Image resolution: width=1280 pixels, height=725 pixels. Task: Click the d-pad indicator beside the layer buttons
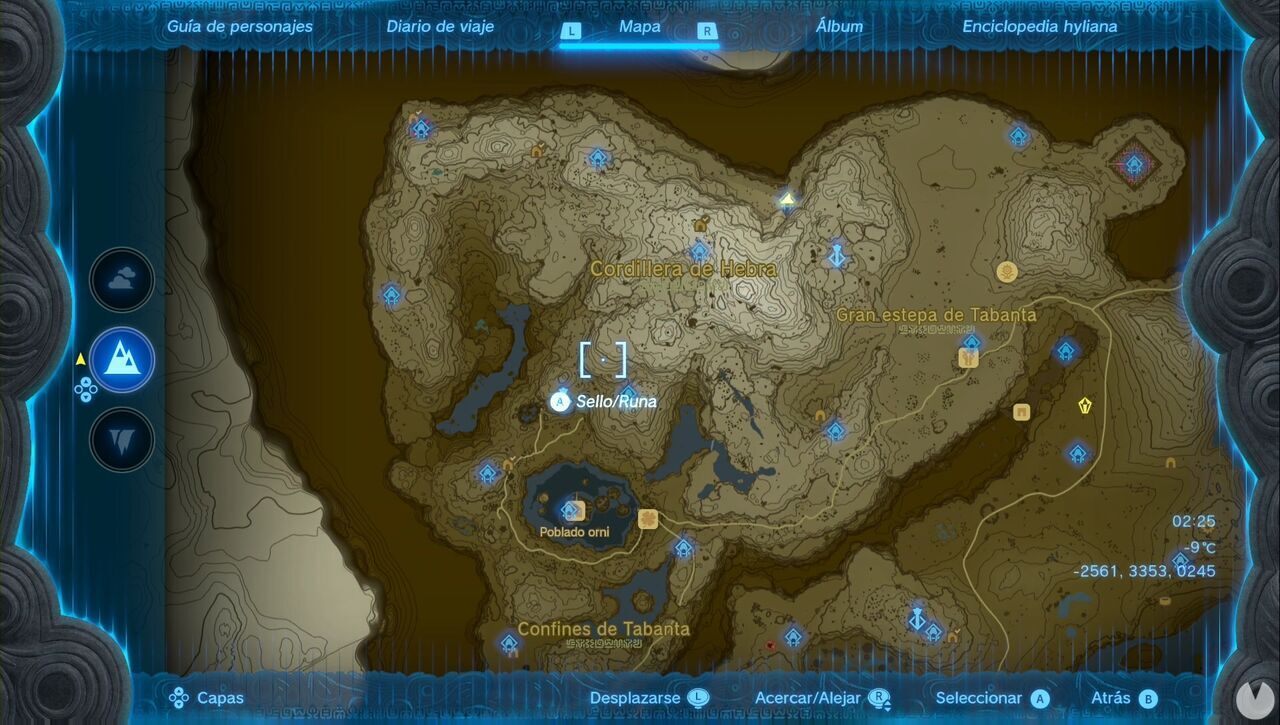[x=88, y=393]
